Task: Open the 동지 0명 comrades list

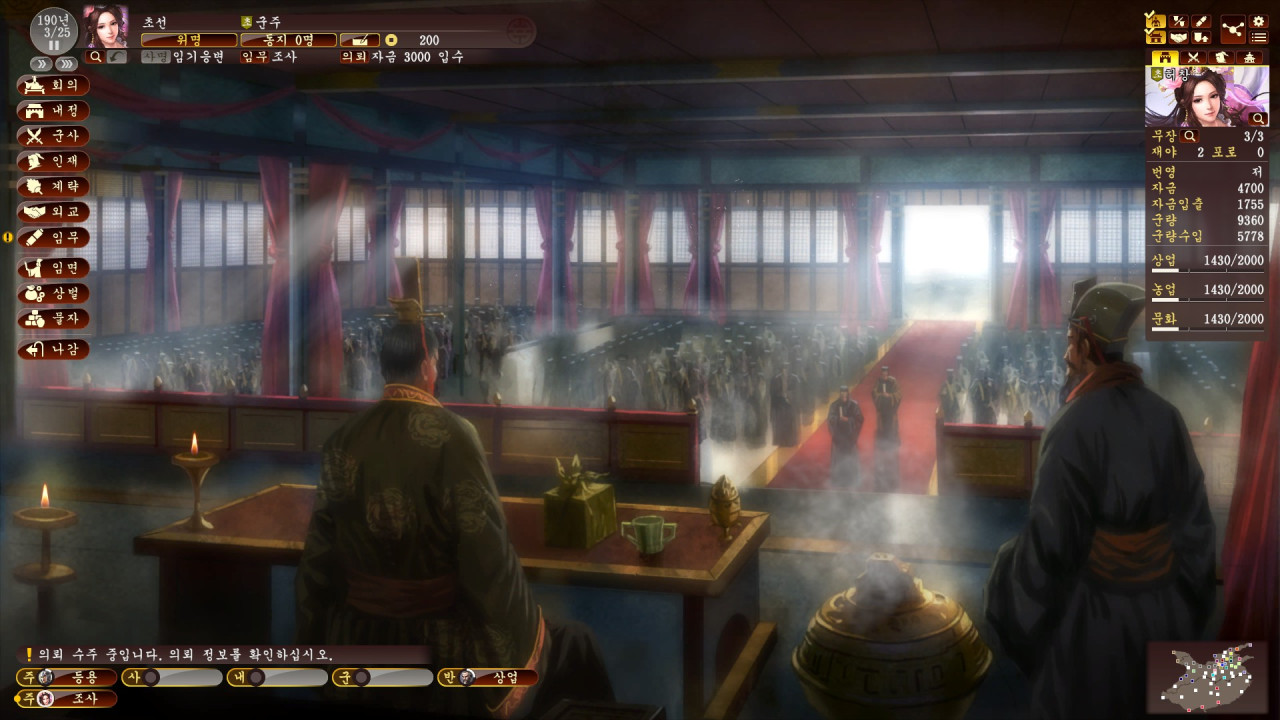Action: point(289,40)
